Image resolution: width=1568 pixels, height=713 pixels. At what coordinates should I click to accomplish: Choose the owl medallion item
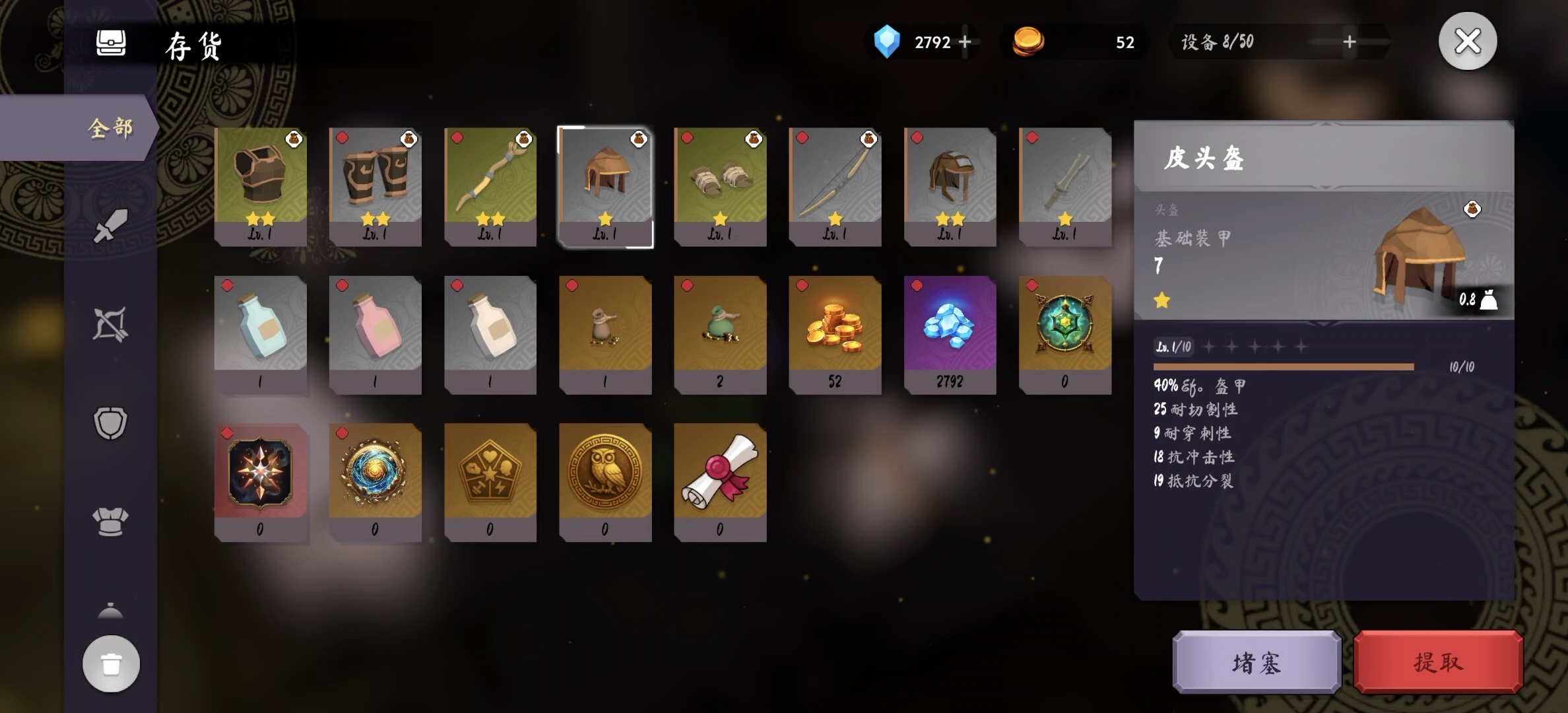(x=605, y=482)
